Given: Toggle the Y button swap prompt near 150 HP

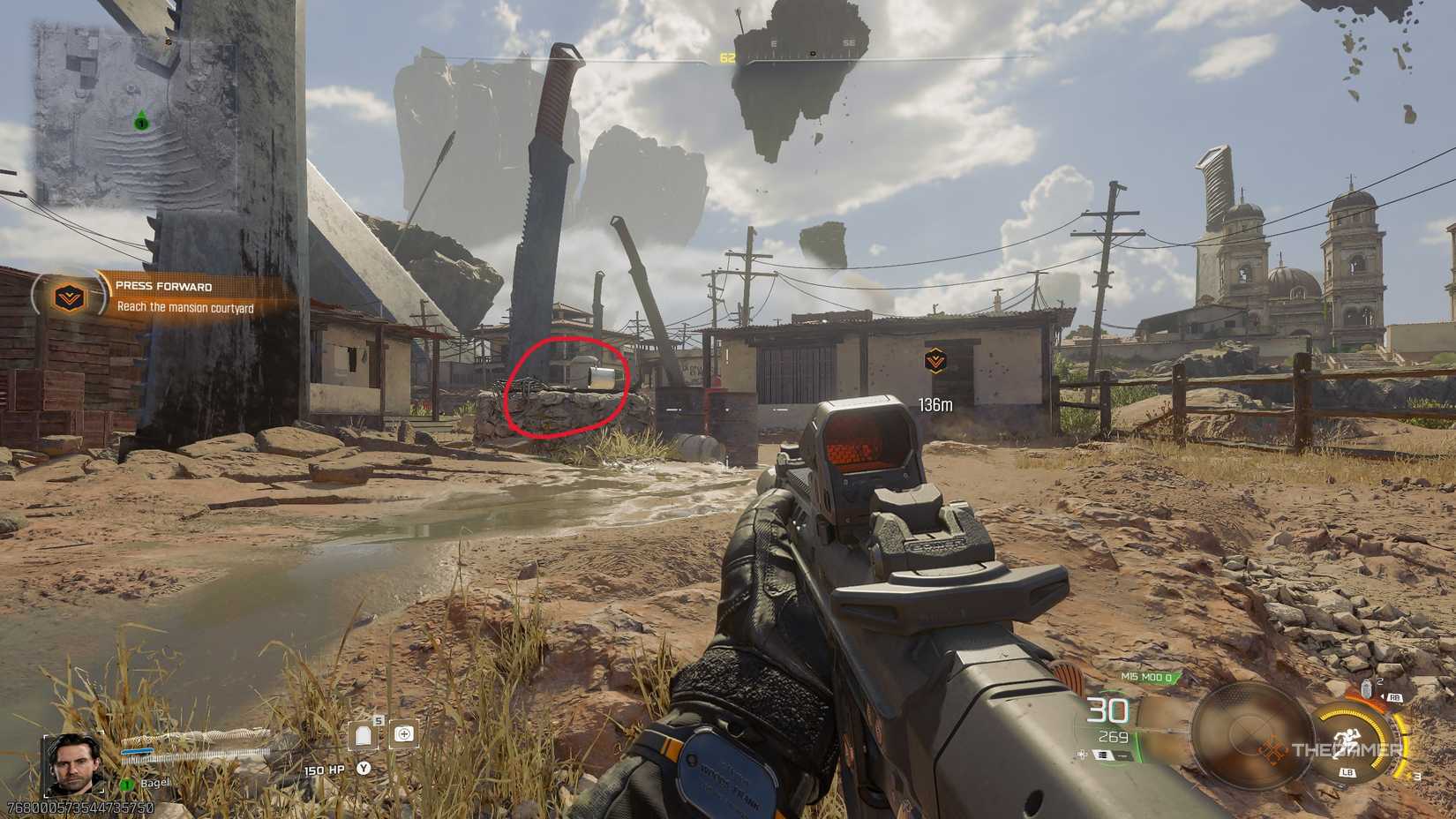Looking at the screenshot, I should coord(364,769).
